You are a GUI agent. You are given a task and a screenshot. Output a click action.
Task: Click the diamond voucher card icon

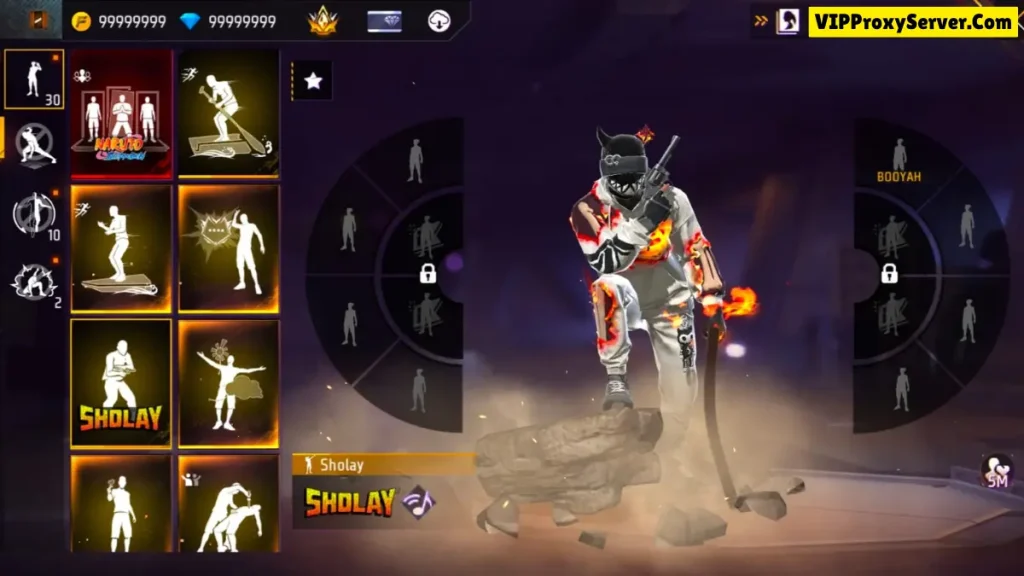pos(384,21)
